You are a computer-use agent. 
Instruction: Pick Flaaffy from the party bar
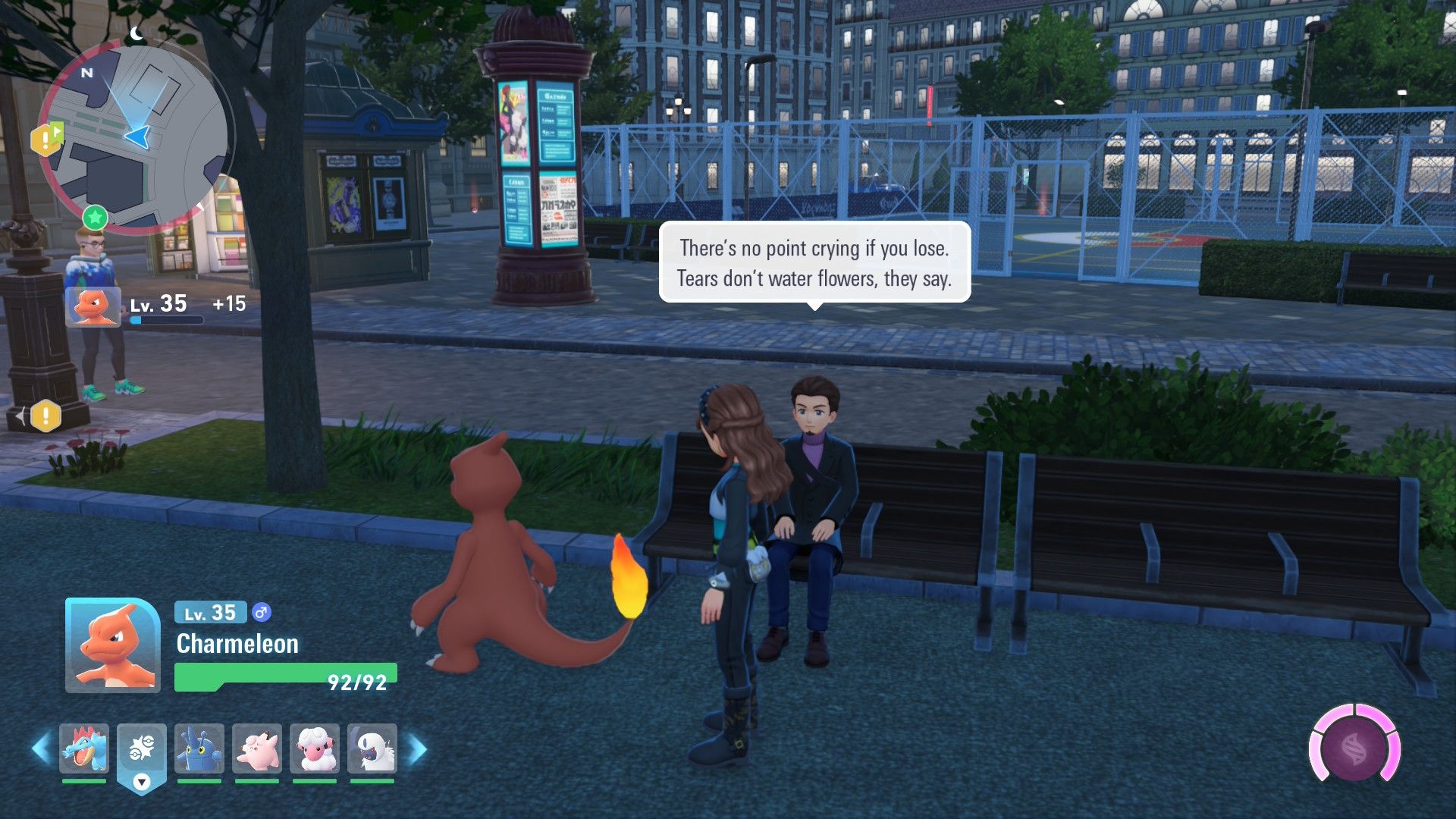(x=315, y=748)
